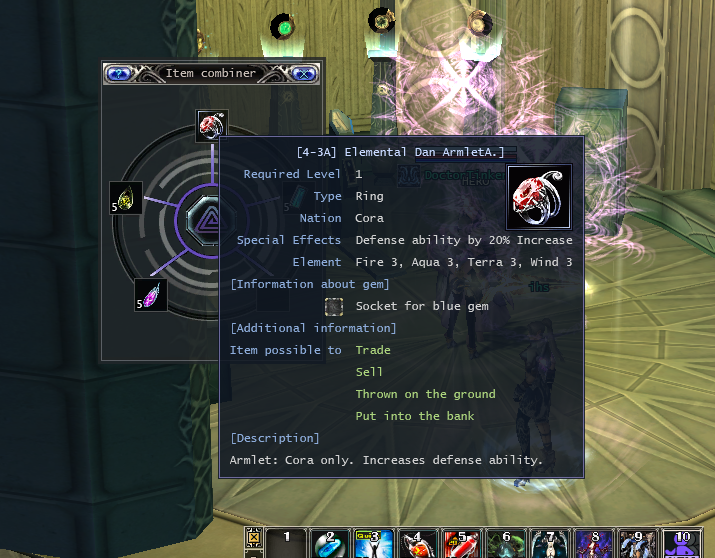This screenshot has height=558, width=715.
Task: Click the X toggle left of the hotbar
Action: tap(253, 535)
